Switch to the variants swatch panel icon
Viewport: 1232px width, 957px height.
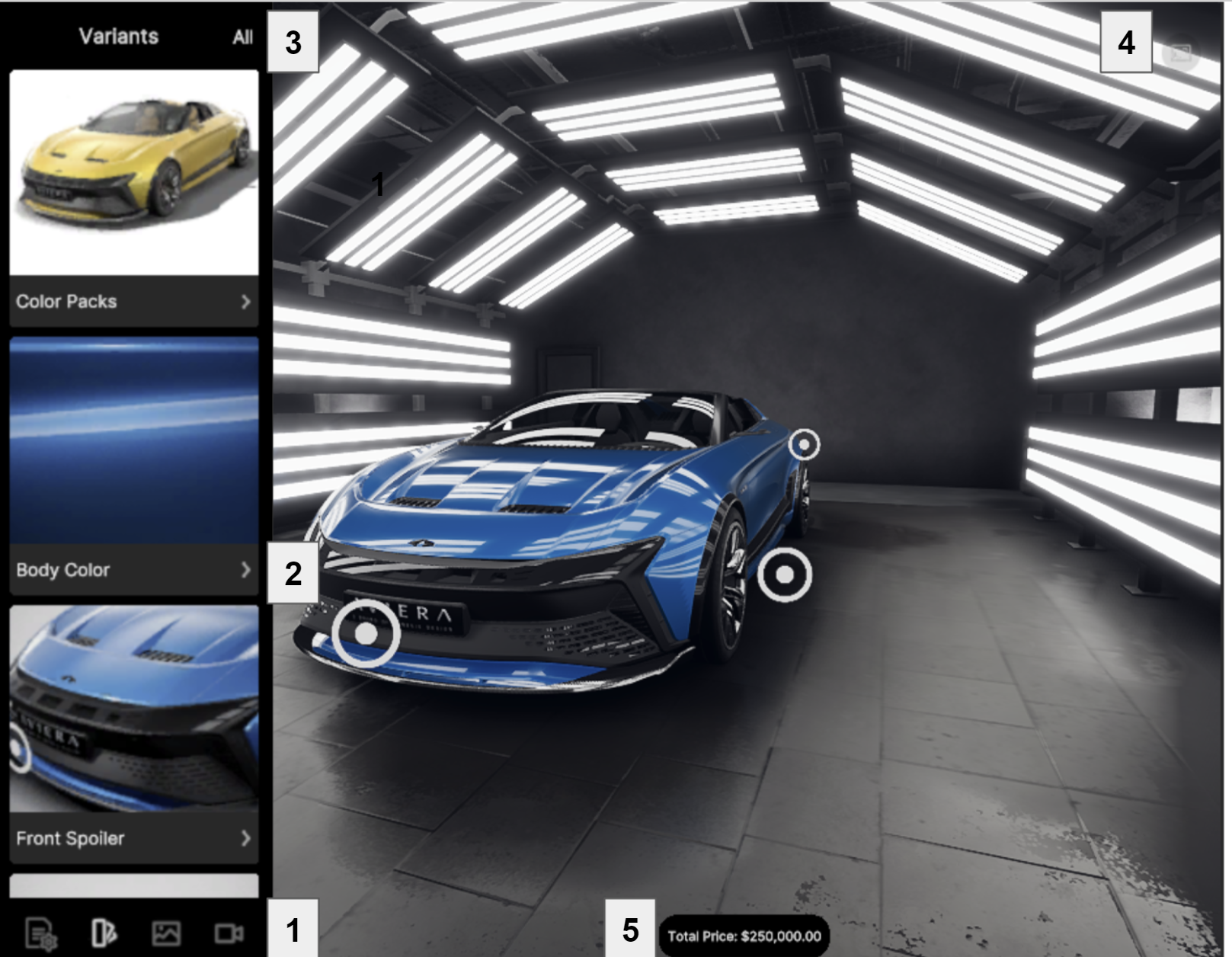click(x=104, y=933)
